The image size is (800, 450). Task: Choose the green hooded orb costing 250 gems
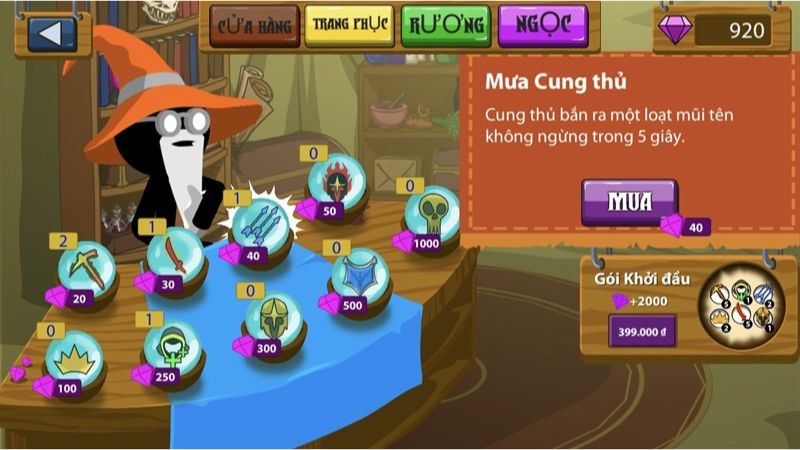click(x=171, y=346)
